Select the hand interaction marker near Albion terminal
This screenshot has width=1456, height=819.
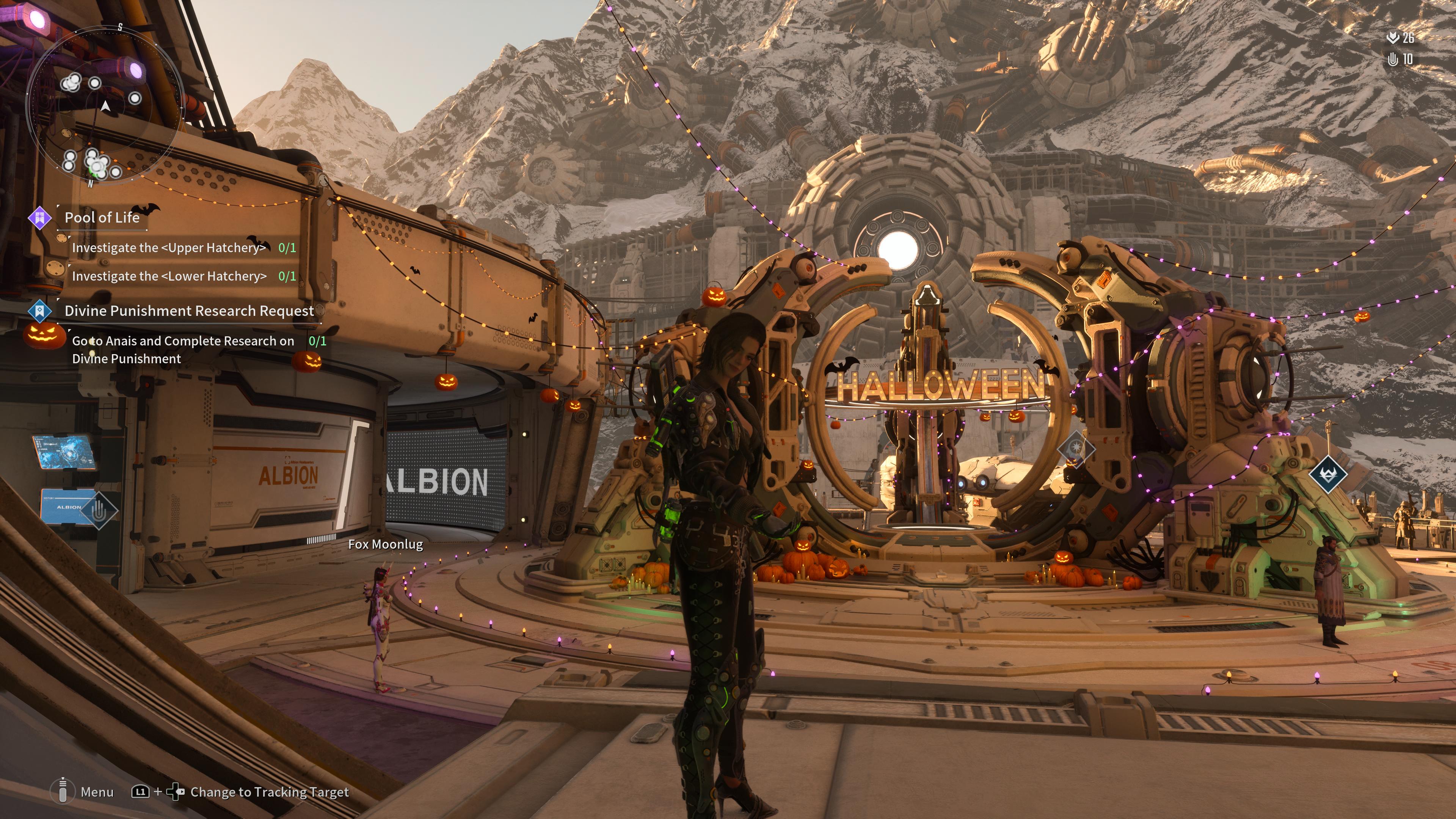pos(99,510)
